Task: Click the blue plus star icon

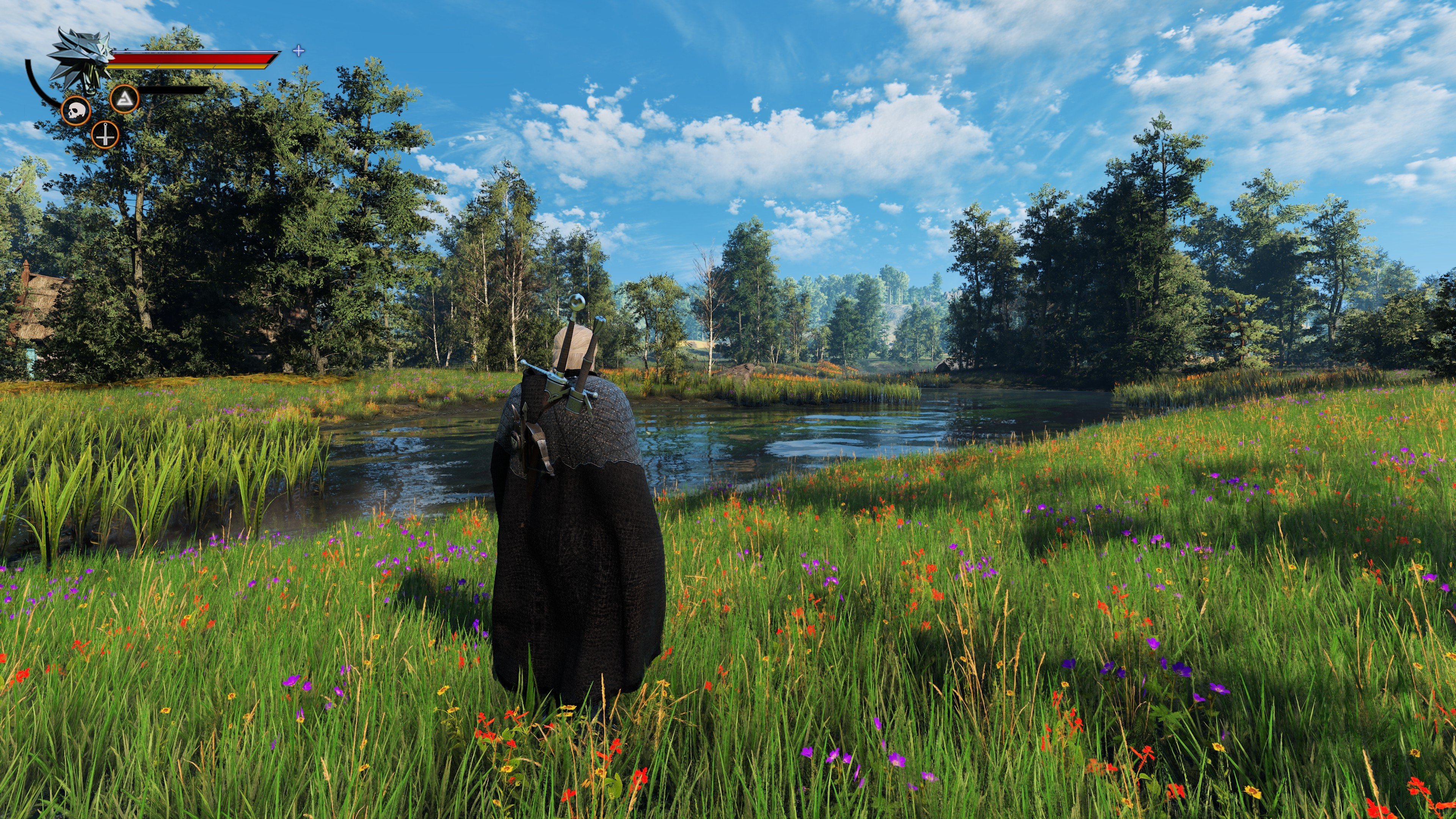Action: [x=298, y=51]
